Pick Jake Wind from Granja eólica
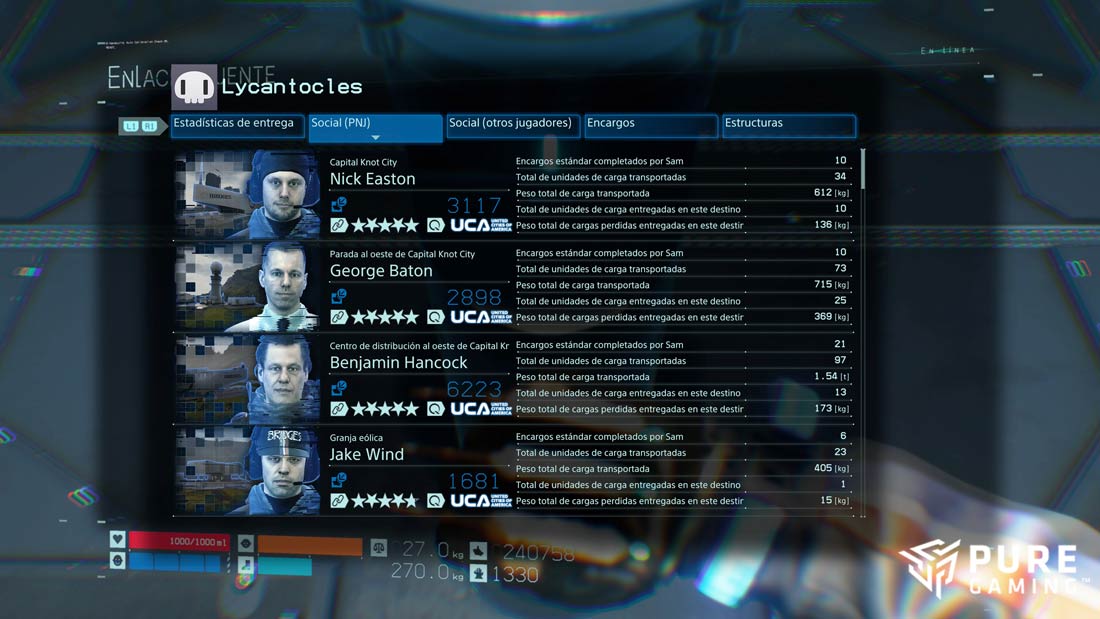1100x619 pixels. click(367, 455)
